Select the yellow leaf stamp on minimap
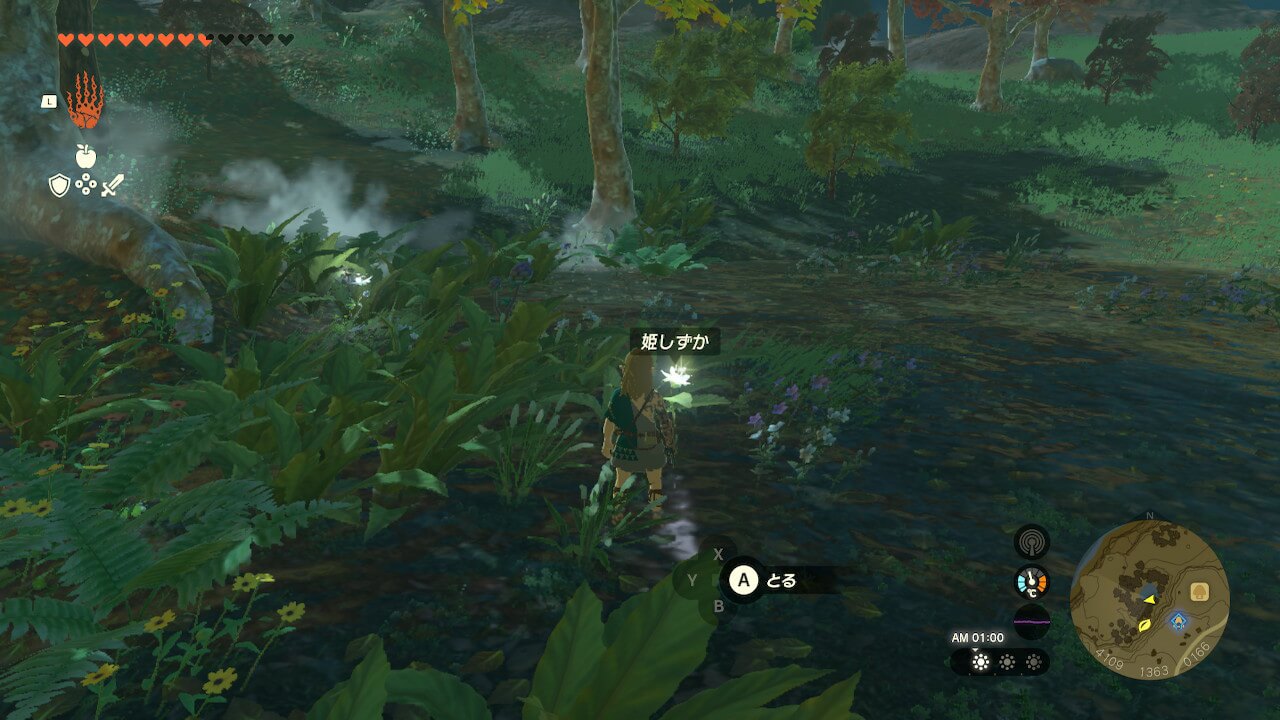 pos(1145,626)
